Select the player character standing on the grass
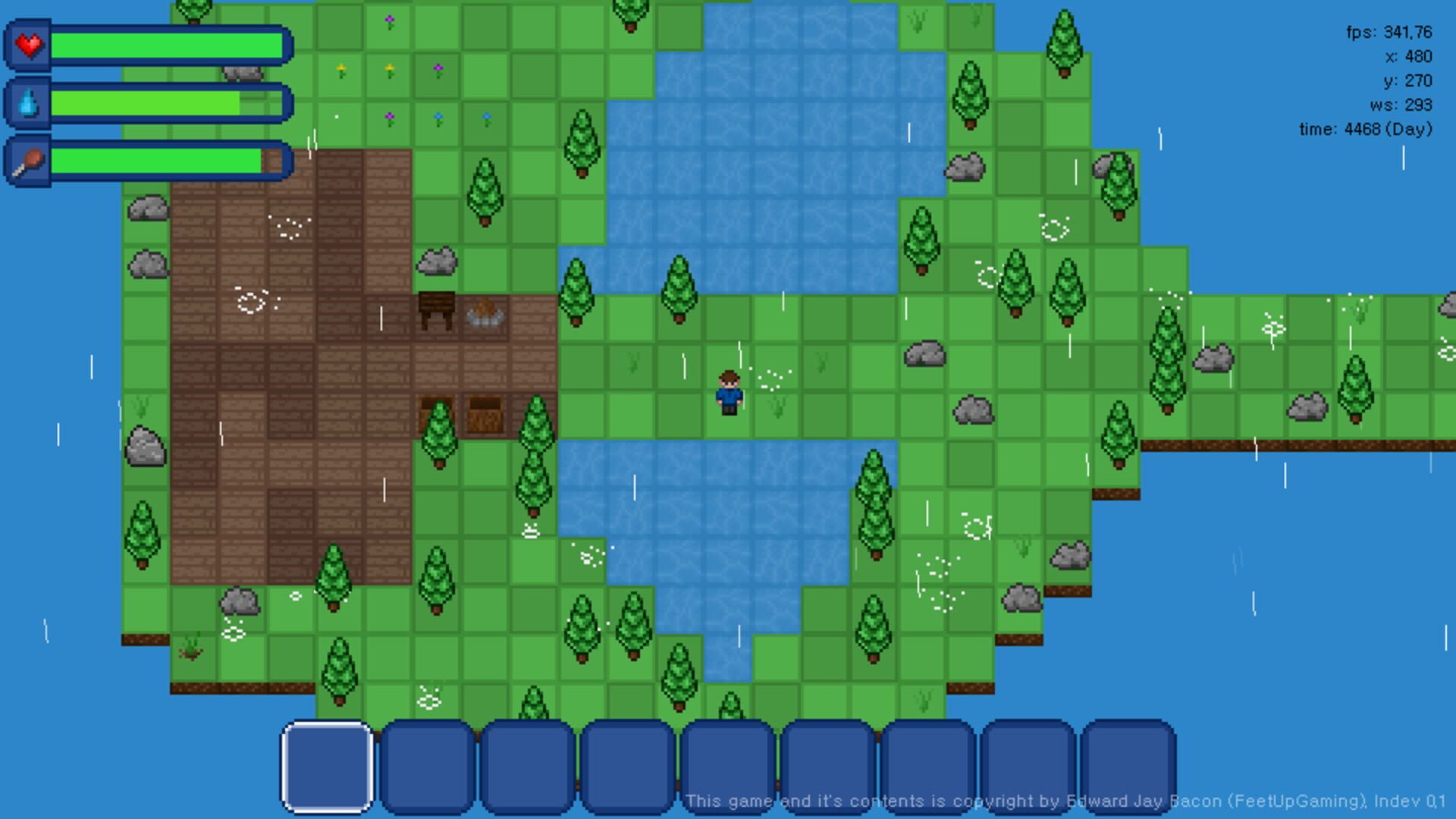The height and width of the screenshot is (819, 1456). 727,391
